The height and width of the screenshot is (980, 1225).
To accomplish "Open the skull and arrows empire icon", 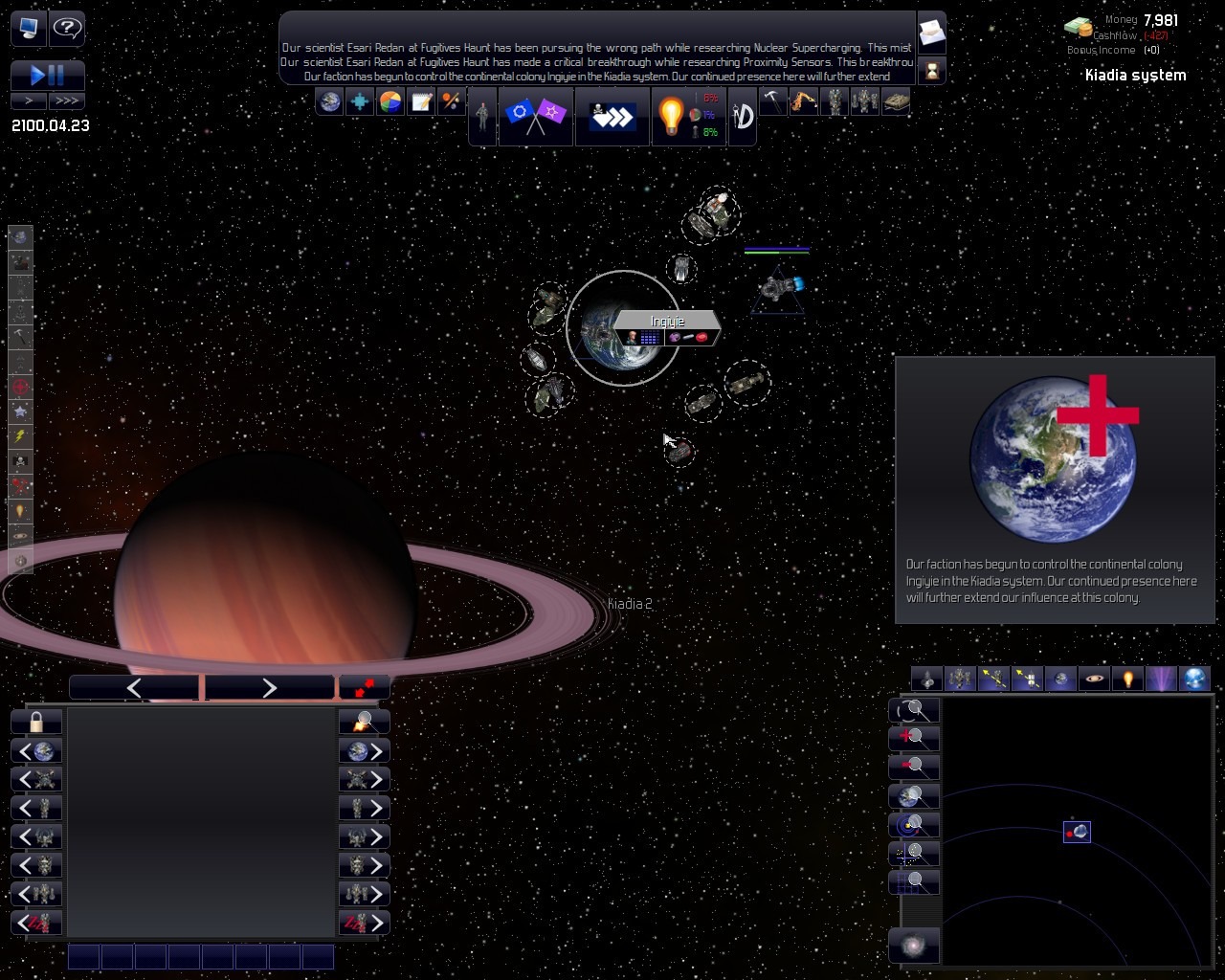I will (x=612, y=117).
